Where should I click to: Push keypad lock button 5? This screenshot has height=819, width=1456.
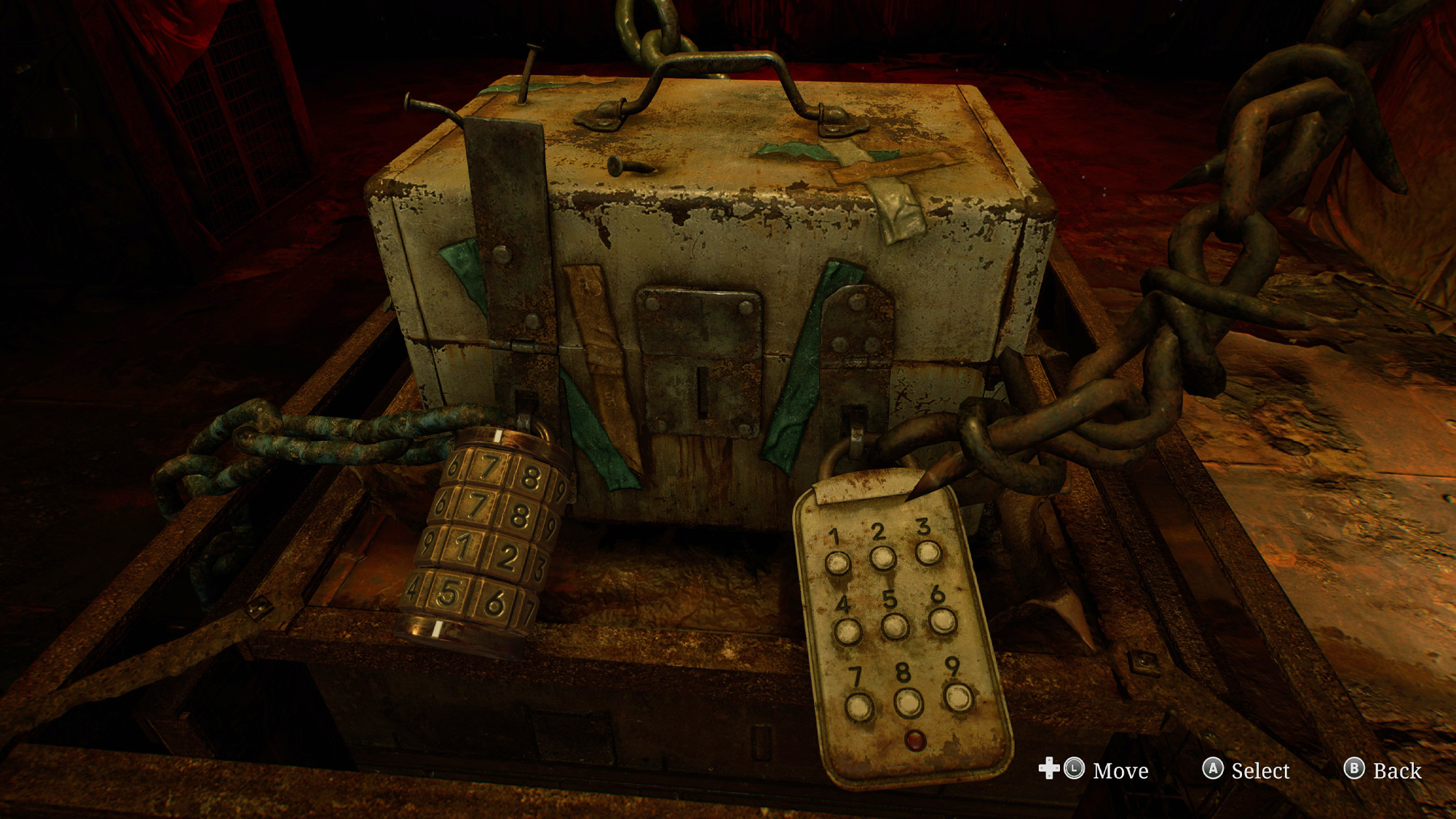(895, 626)
